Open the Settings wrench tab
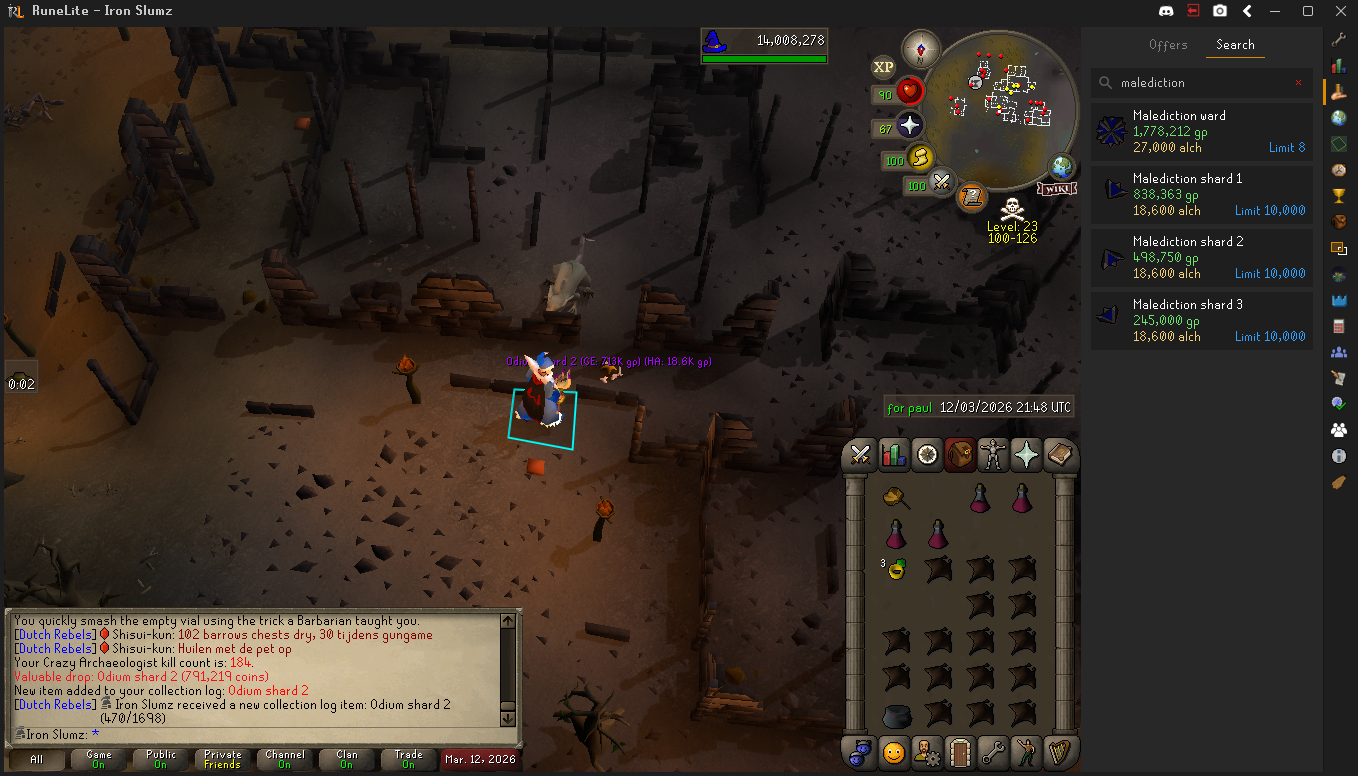The image size is (1358, 776). [x=993, y=751]
